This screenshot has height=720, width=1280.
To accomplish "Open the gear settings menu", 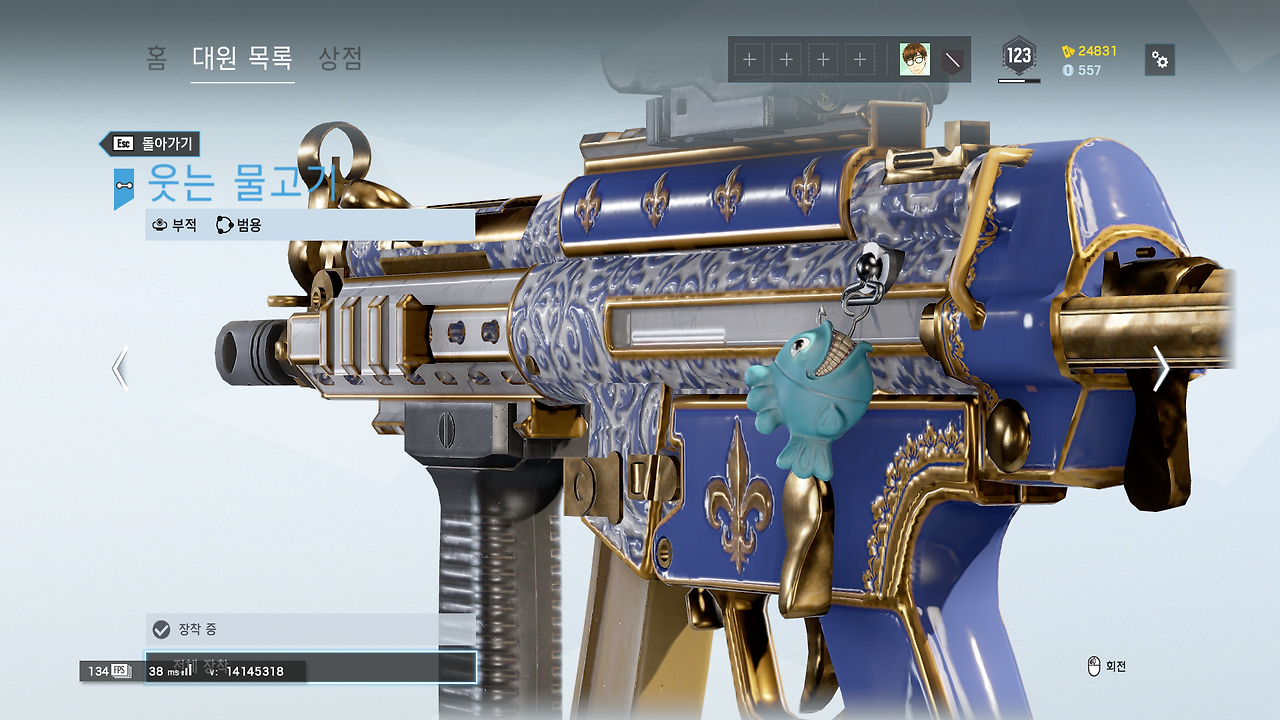I will pos(1159,60).
